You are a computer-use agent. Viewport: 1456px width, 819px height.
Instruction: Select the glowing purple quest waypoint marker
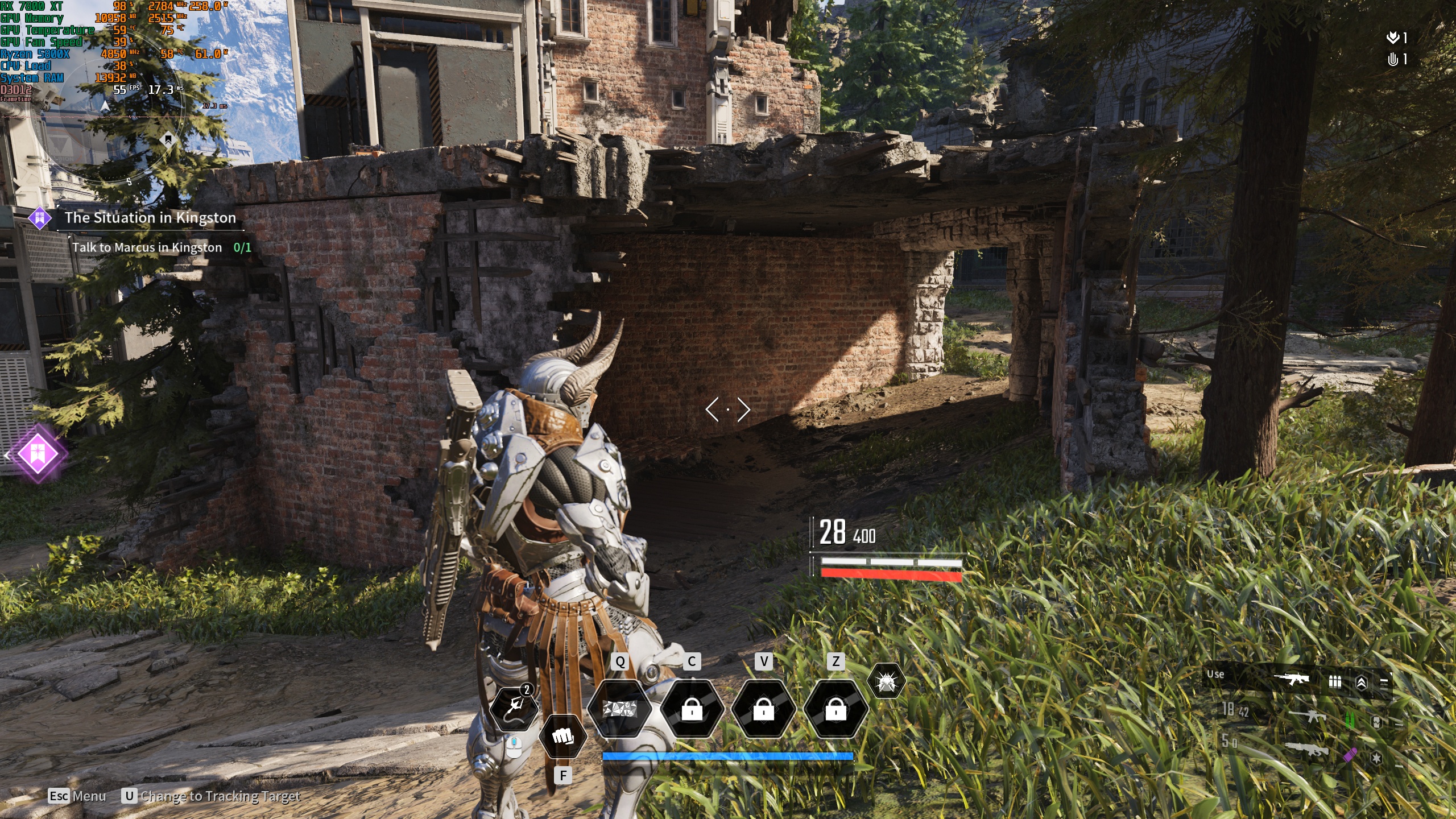point(38,454)
